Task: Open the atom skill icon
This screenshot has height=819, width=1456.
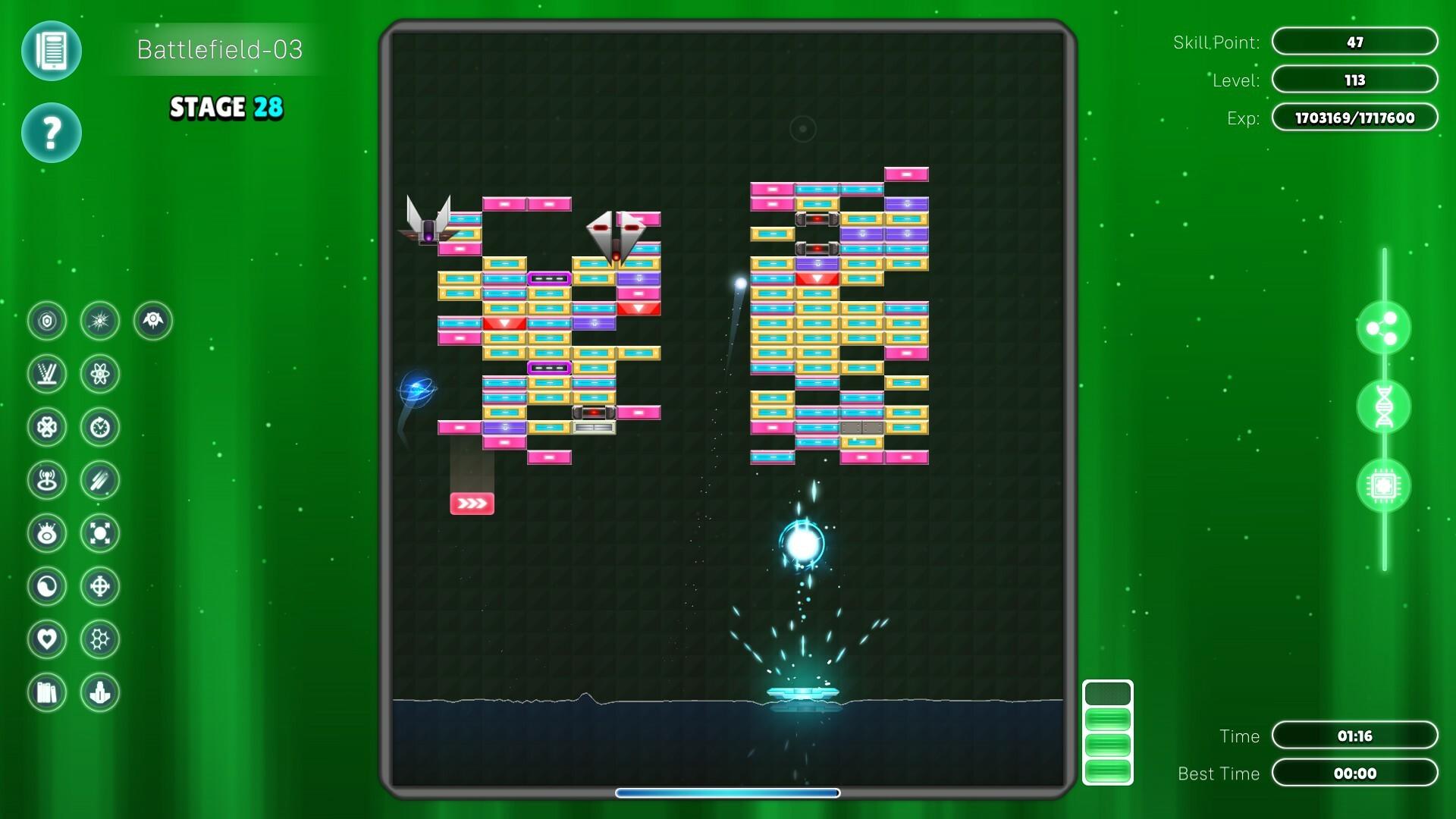Action: pos(100,373)
